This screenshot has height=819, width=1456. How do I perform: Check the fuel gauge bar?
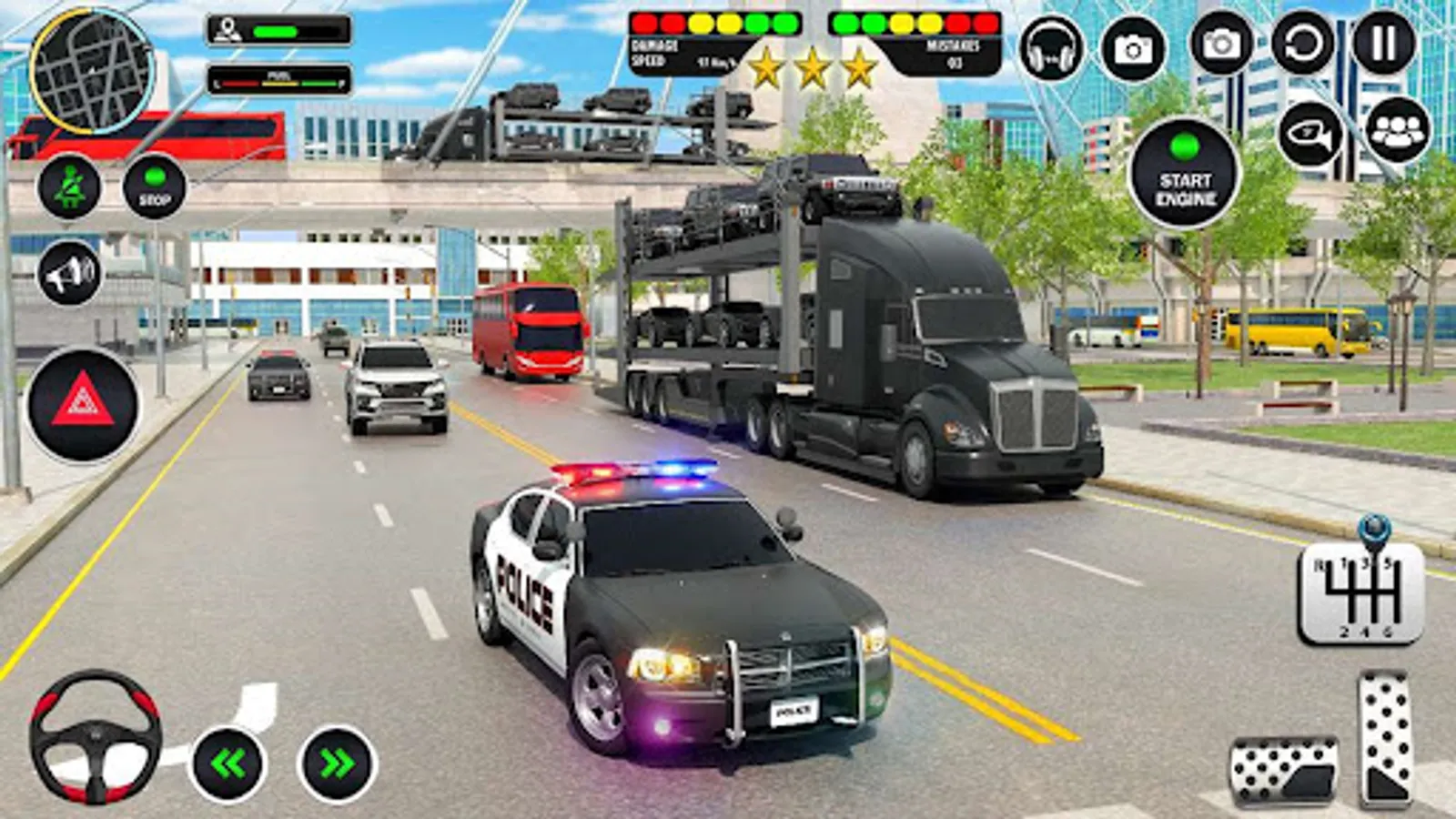coord(279,76)
